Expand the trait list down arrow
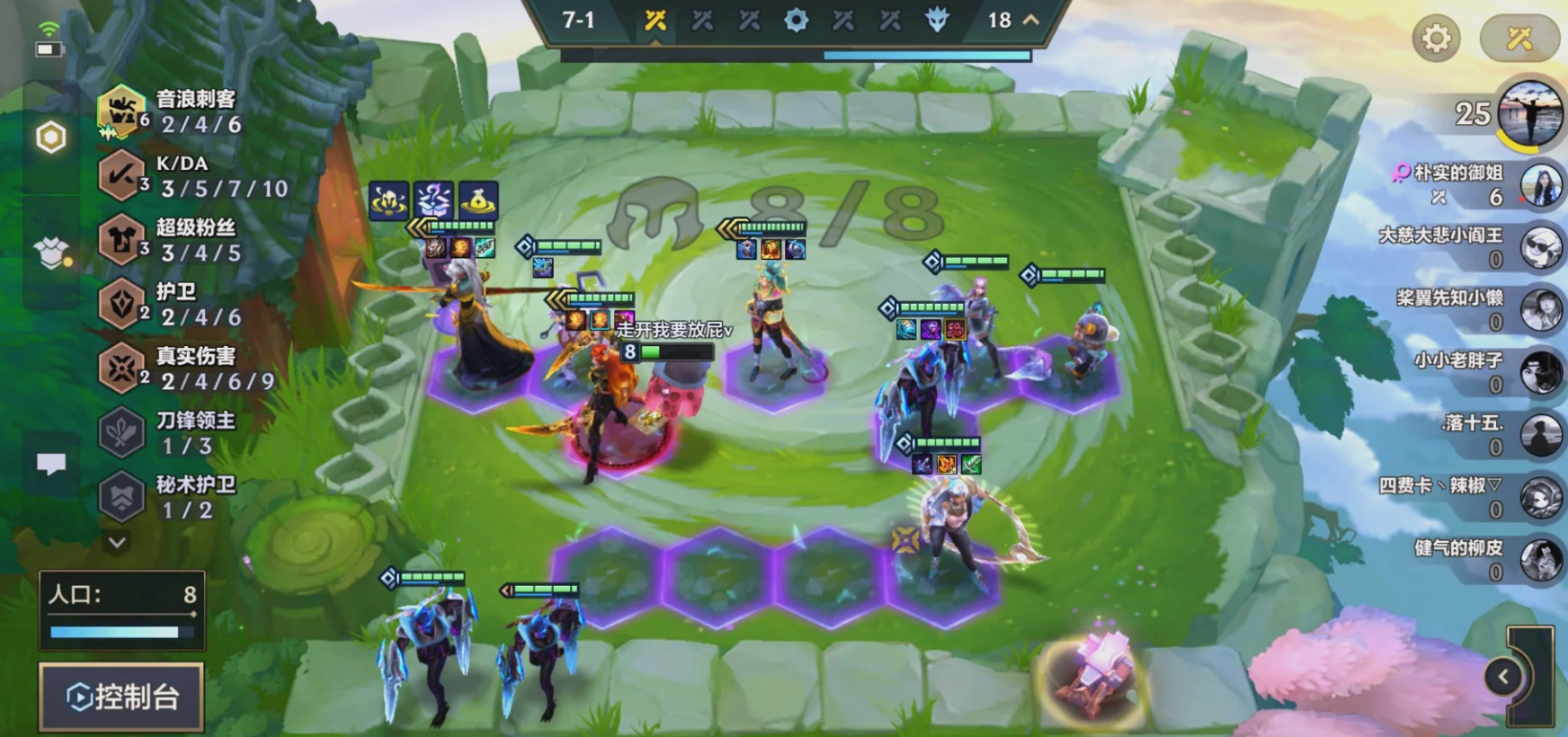The height and width of the screenshot is (737, 1568). (x=117, y=542)
